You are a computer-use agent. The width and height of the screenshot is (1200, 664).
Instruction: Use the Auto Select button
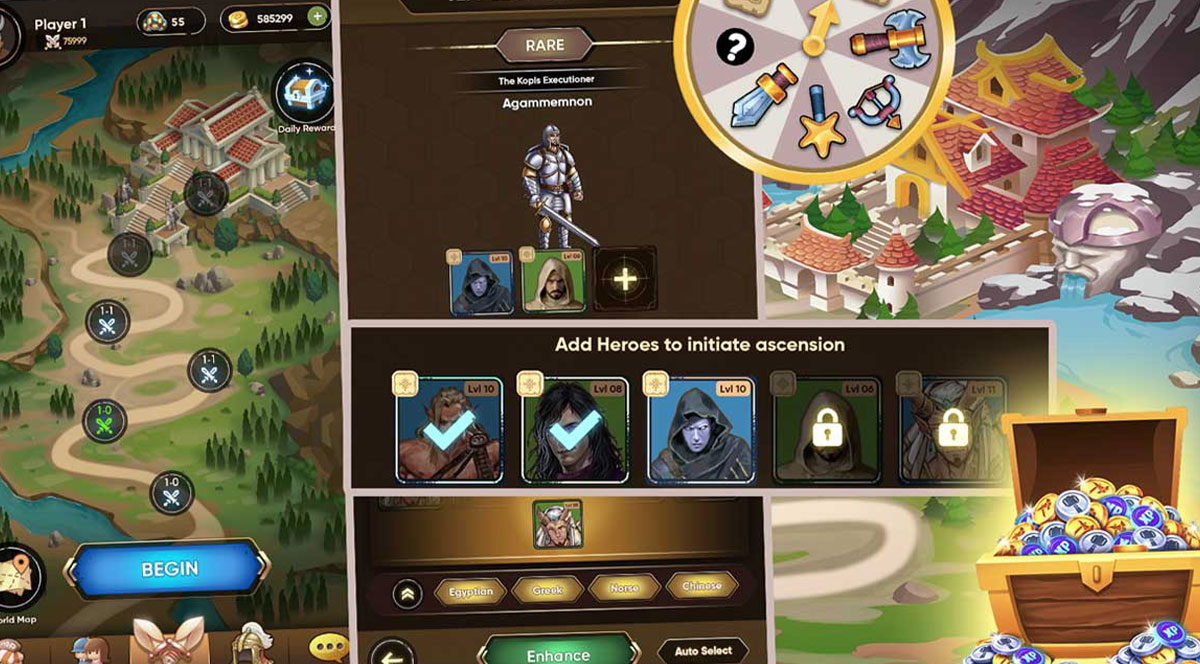(x=703, y=651)
